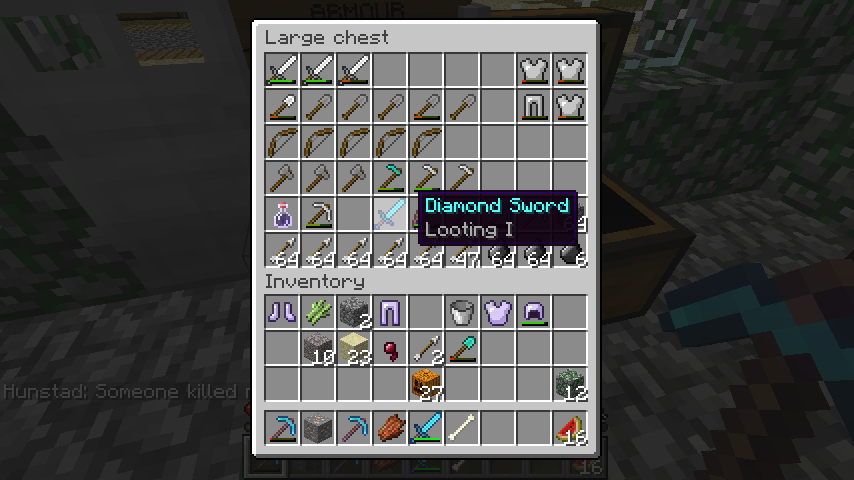Screen dimensions: 854x480
Task: Select the cooked meat in the hotbar
Action: [391, 429]
